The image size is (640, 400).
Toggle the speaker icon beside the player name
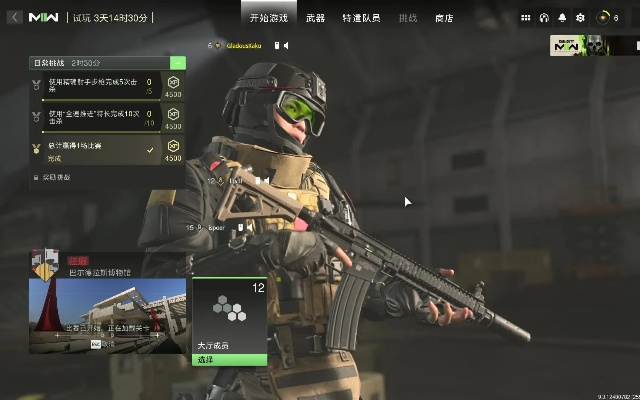click(285, 45)
